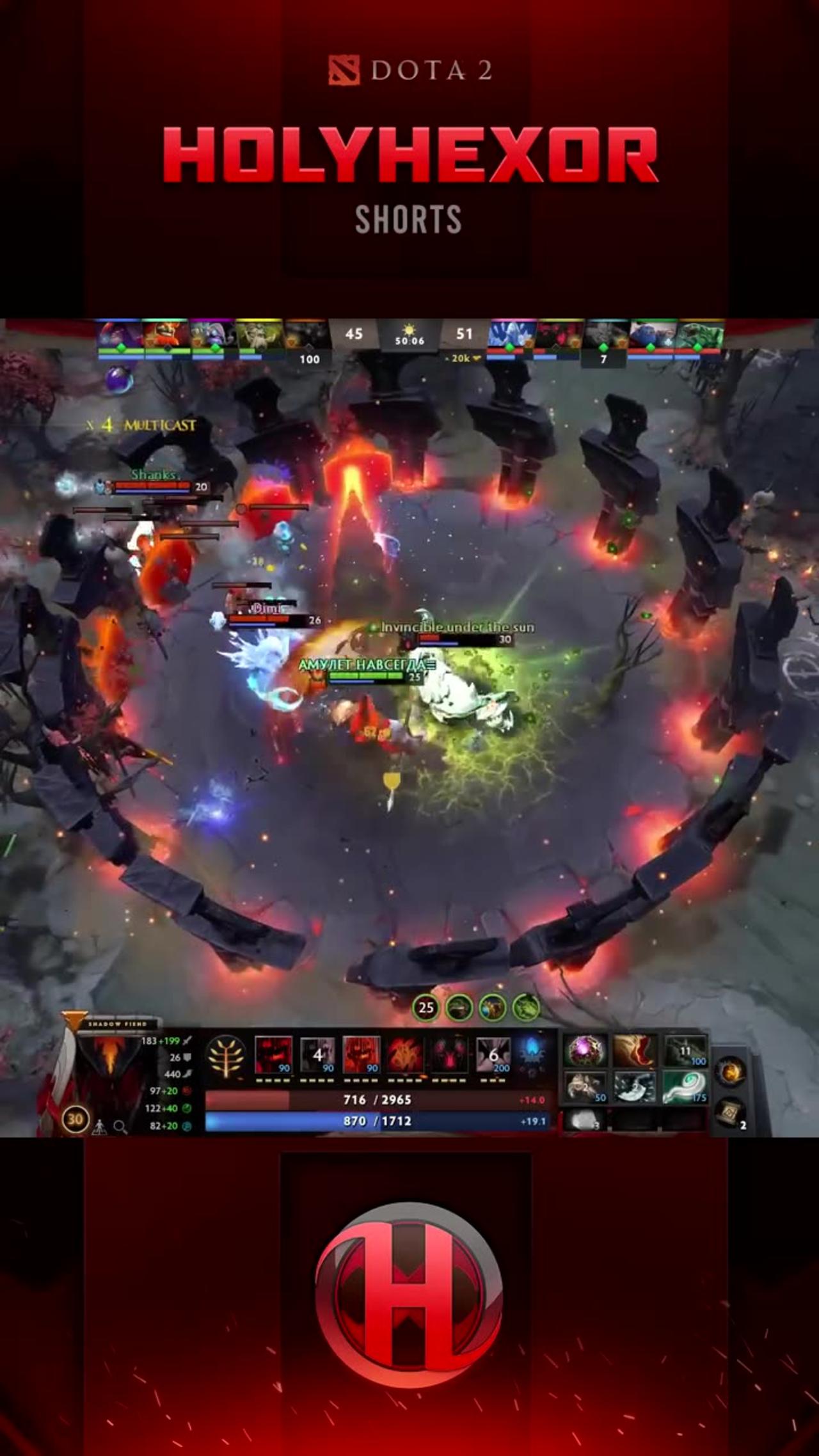Viewport: 819px width, 1456px height.
Task: Cast the Requiem of Souls ultimate ability
Action: pos(493,1053)
